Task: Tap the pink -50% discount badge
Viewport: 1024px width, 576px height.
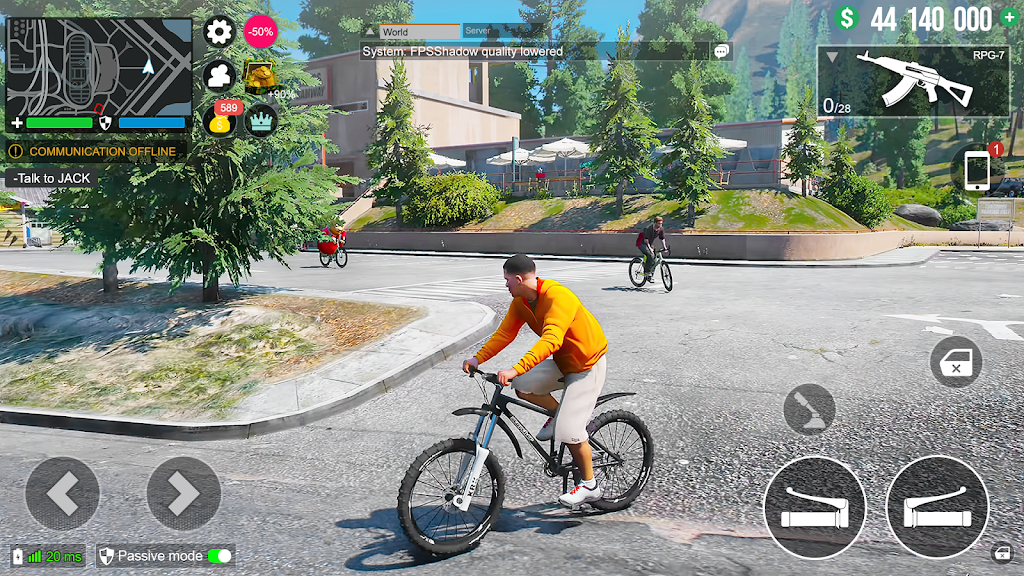Action: pos(261,31)
